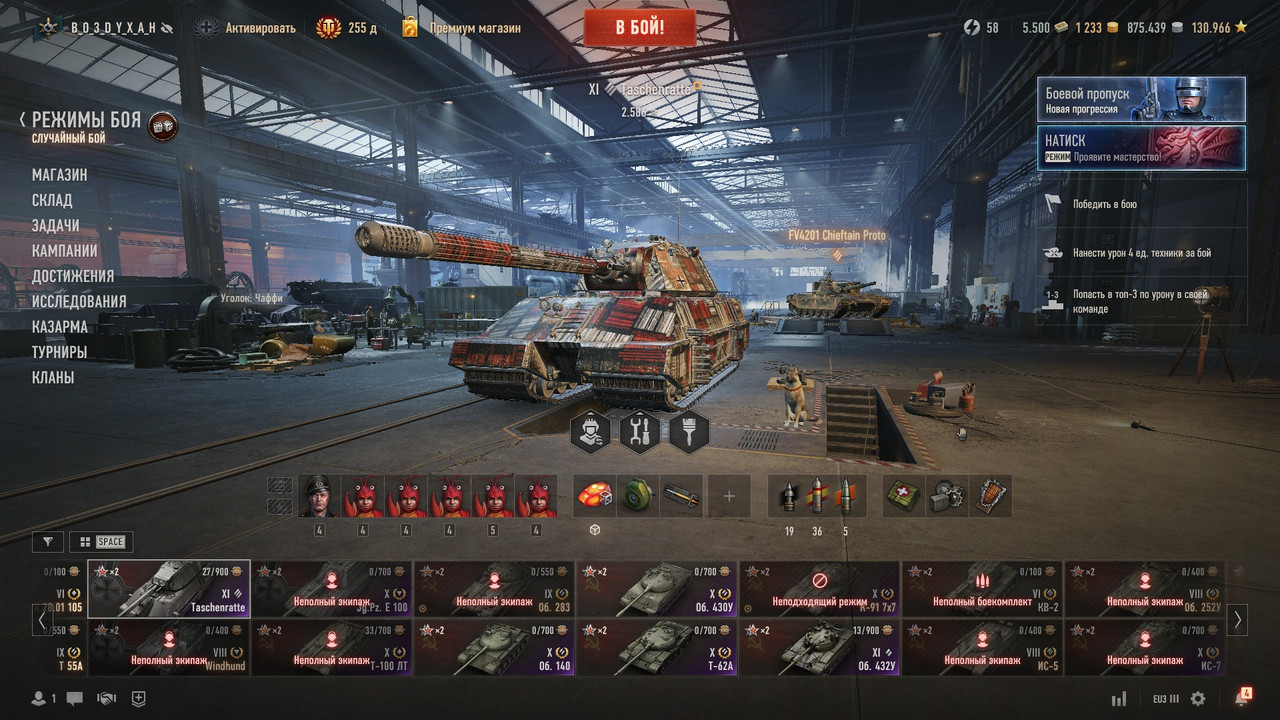The width and height of the screenshot is (1280, 720).
Task: Show the next page of the tank carousel
Action: click(1237, 619)
